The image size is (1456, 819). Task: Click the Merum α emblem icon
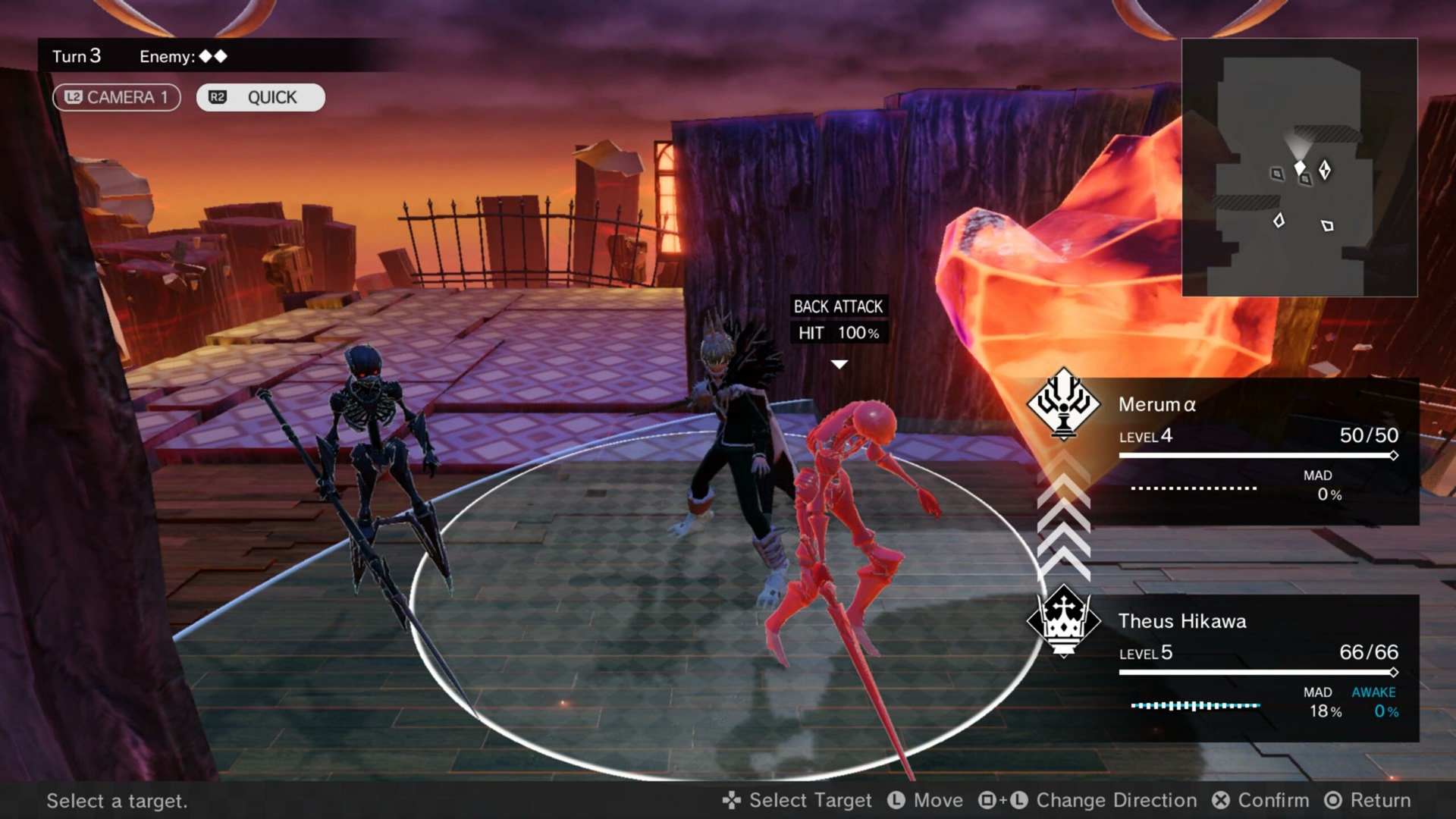point(1063,403)
